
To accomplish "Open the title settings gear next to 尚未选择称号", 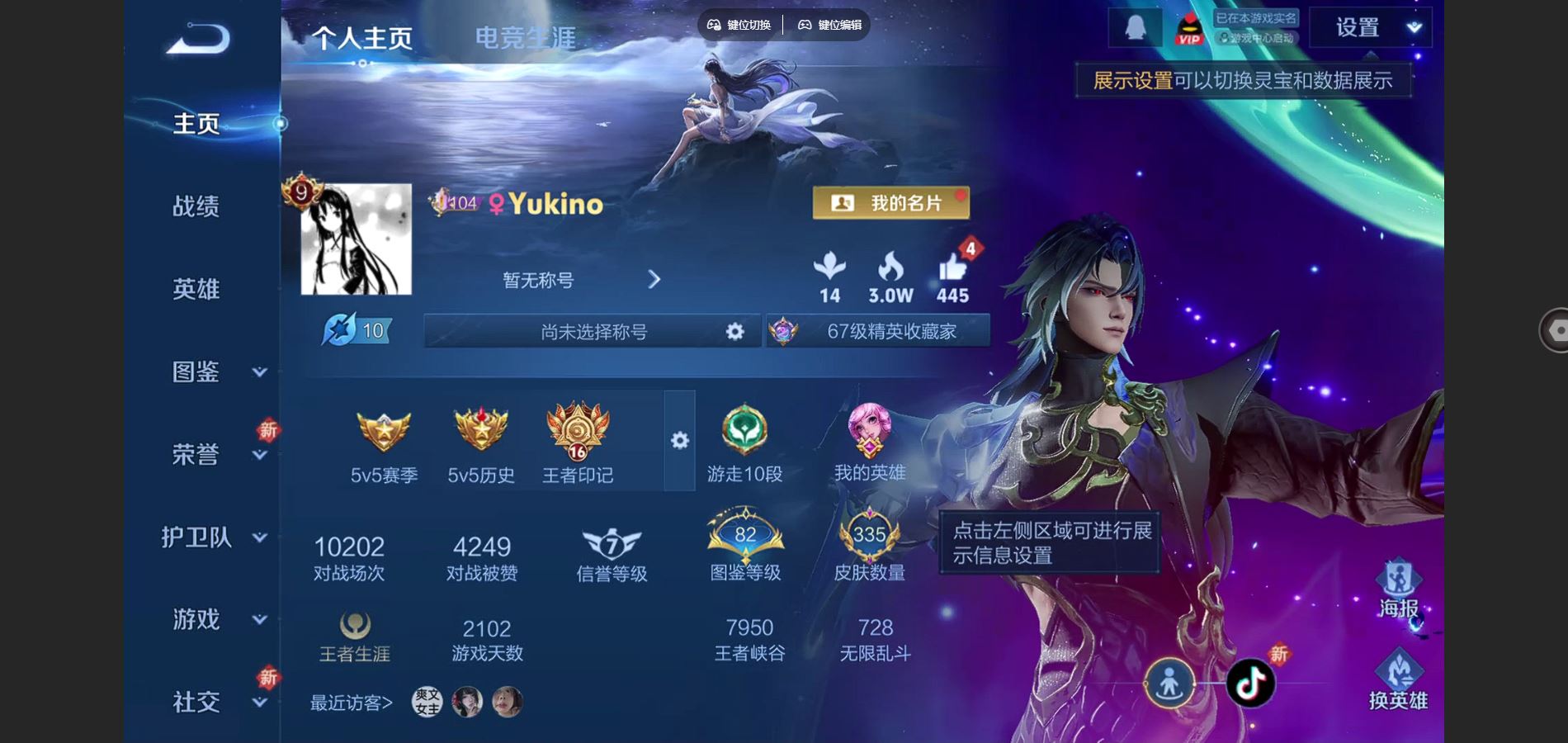I will coord(733,331).
